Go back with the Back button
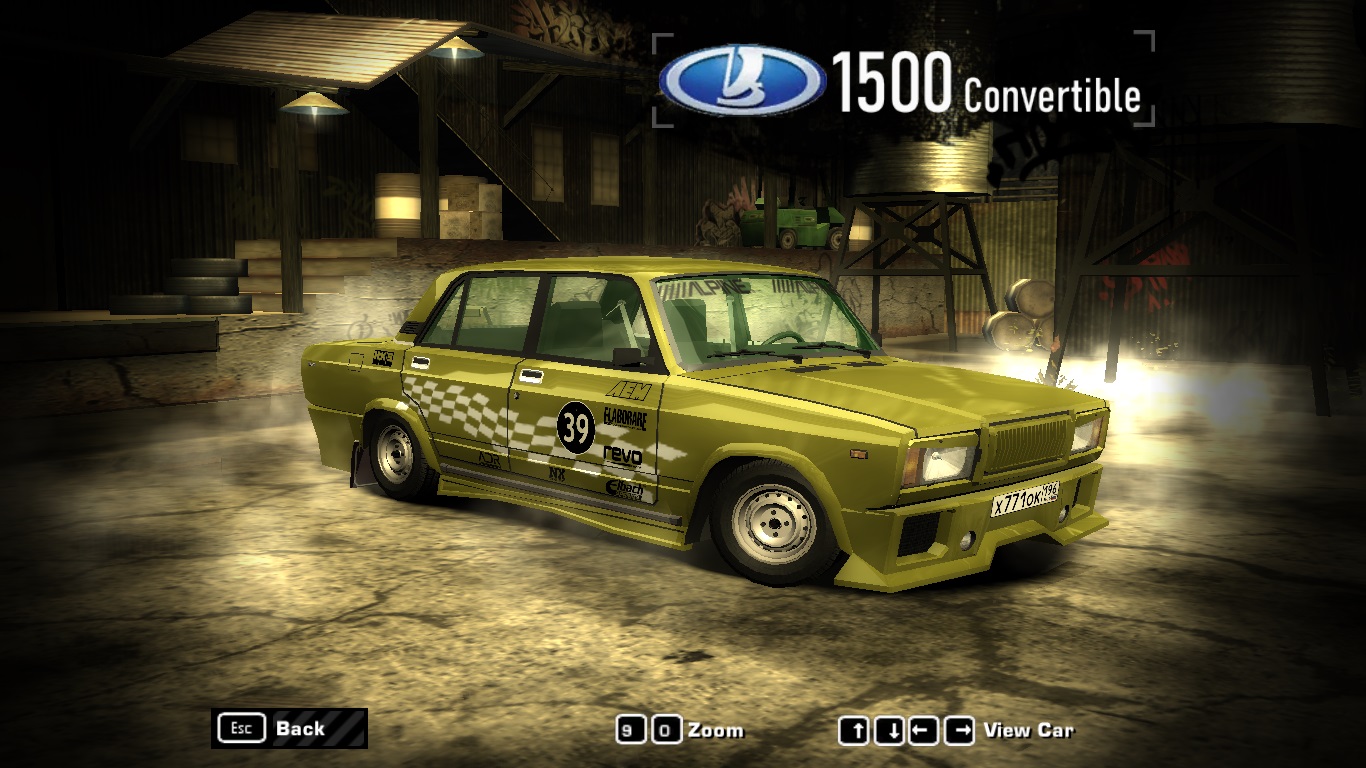Screen dimensions: 1366x768 [289, 728]
